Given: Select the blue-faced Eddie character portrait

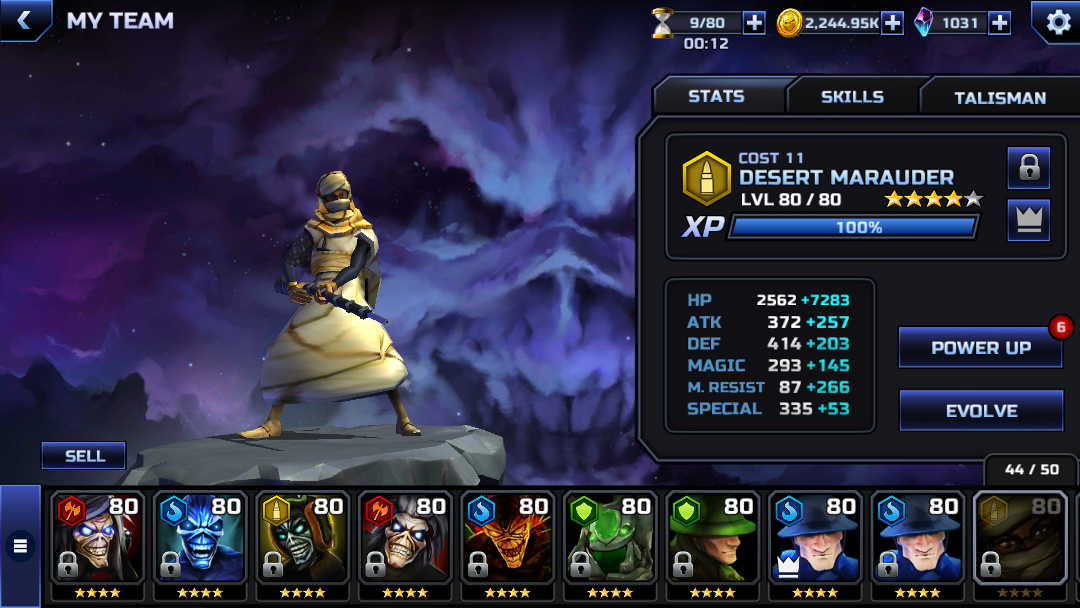Looking at the screenshot, I should pyautogui.click(x=200, y=539).
